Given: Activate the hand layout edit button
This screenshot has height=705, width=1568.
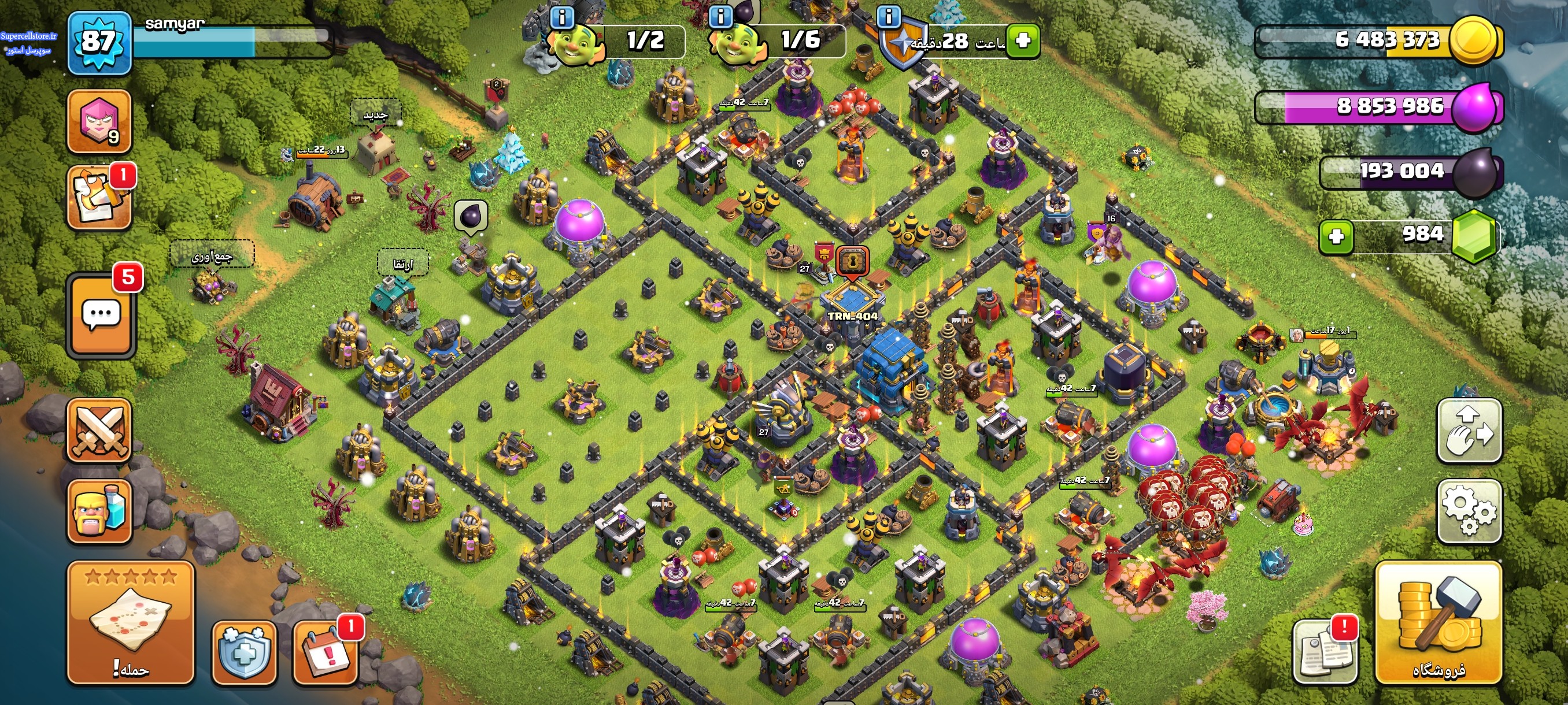Looking at the screenshot, I should 1469,430.
